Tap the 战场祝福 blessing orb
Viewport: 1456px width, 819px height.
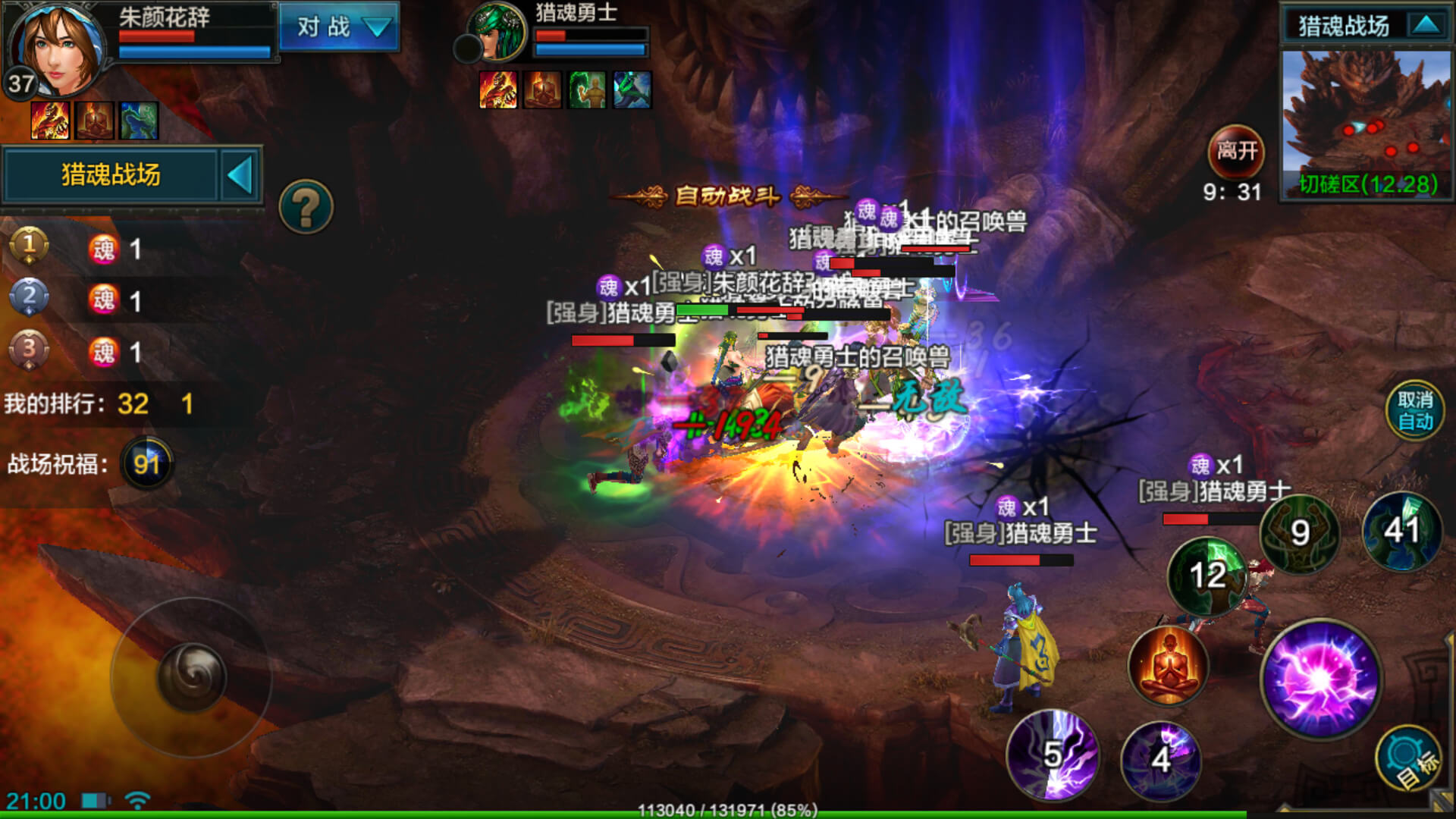pos(146,463)
